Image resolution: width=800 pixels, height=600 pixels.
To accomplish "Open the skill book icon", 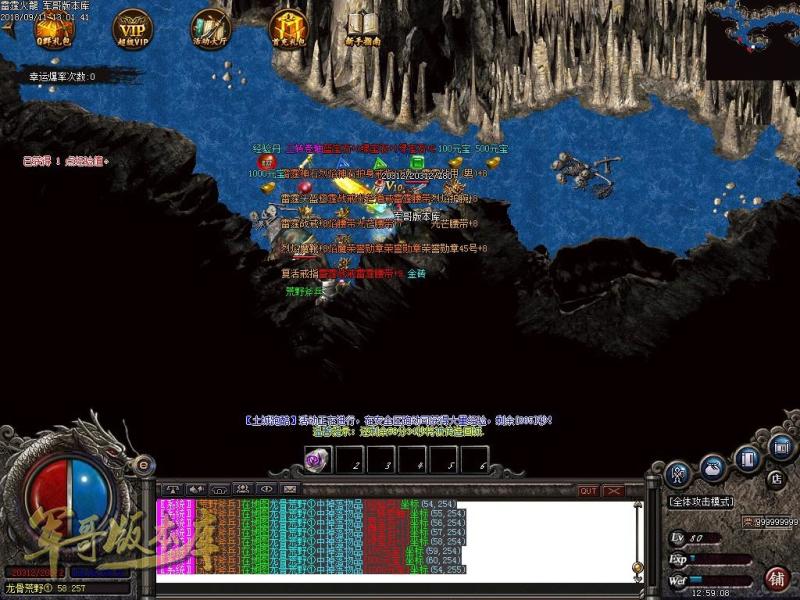I will pyautogui.click(x=746, y=458).
